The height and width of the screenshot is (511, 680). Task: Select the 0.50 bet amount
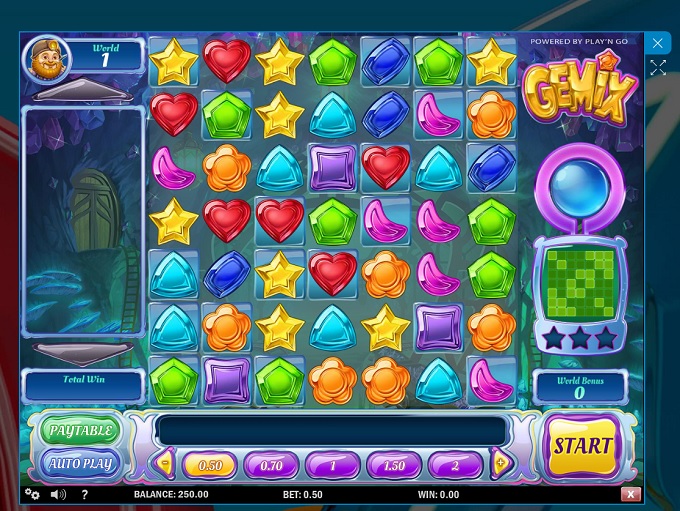209,465
